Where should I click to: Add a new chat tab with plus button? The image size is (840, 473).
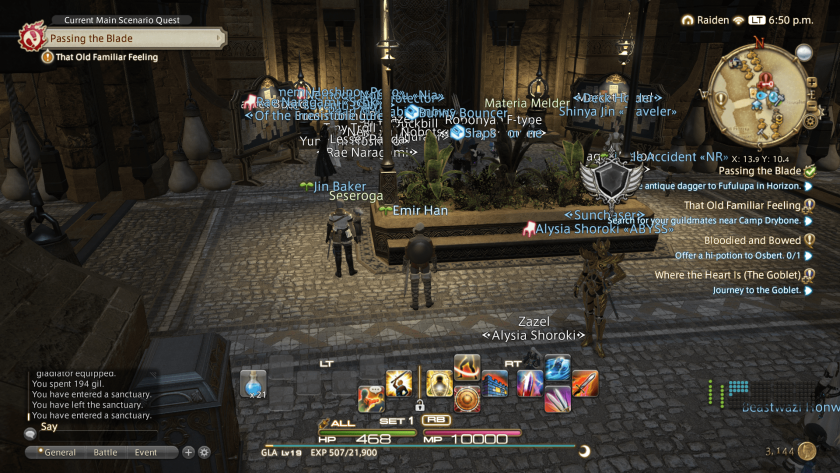[x=189, y=452]
